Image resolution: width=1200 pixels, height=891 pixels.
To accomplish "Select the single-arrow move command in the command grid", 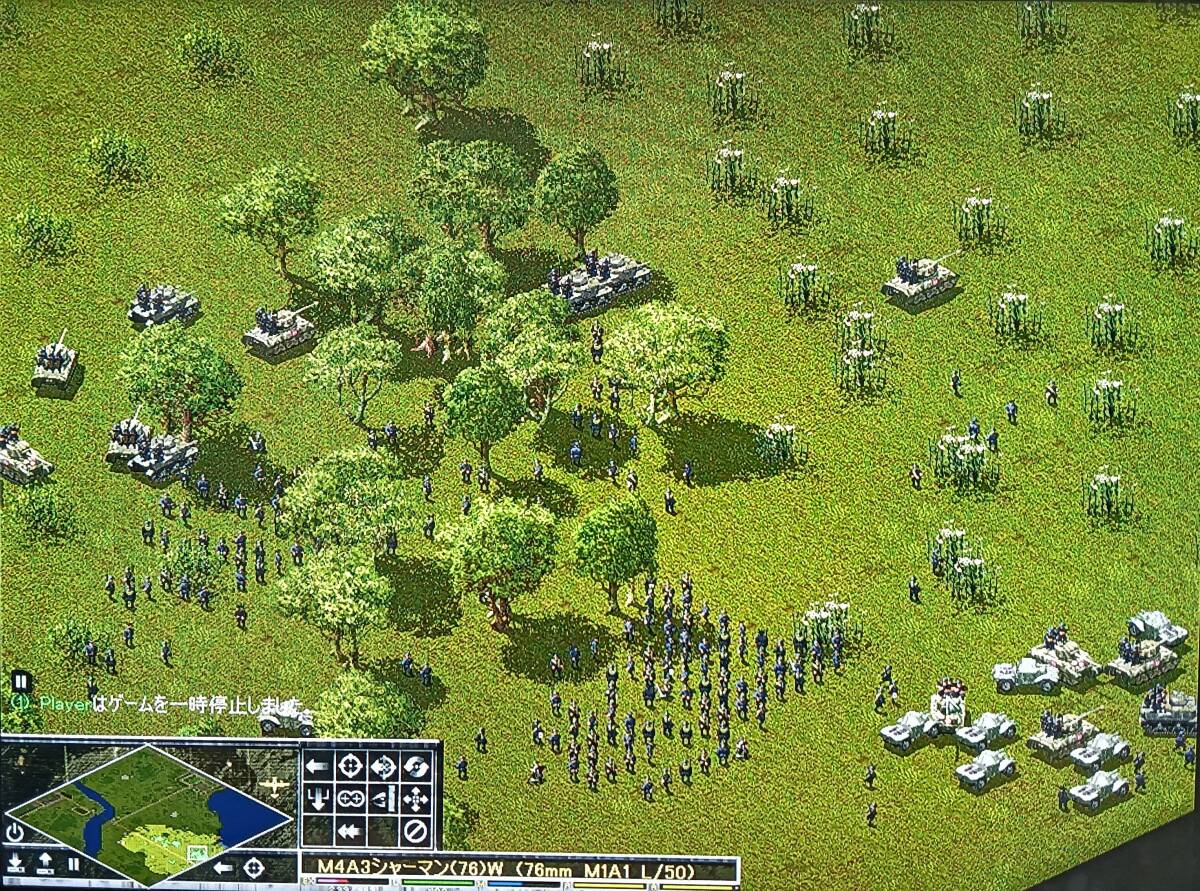I will (x=317, y=767).
